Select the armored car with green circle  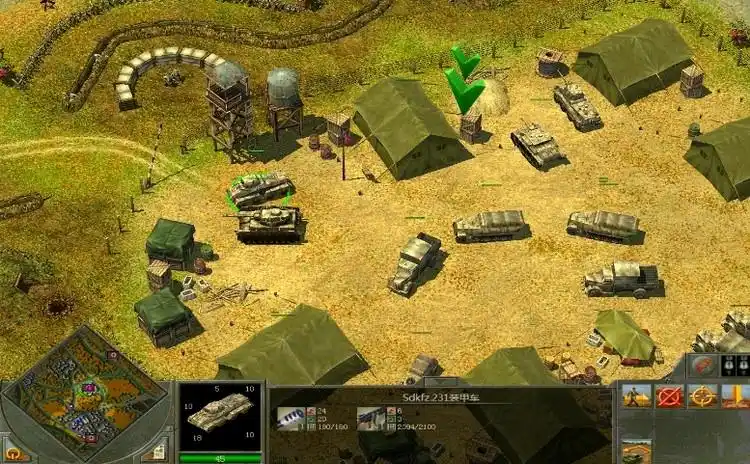coord(258,188)
